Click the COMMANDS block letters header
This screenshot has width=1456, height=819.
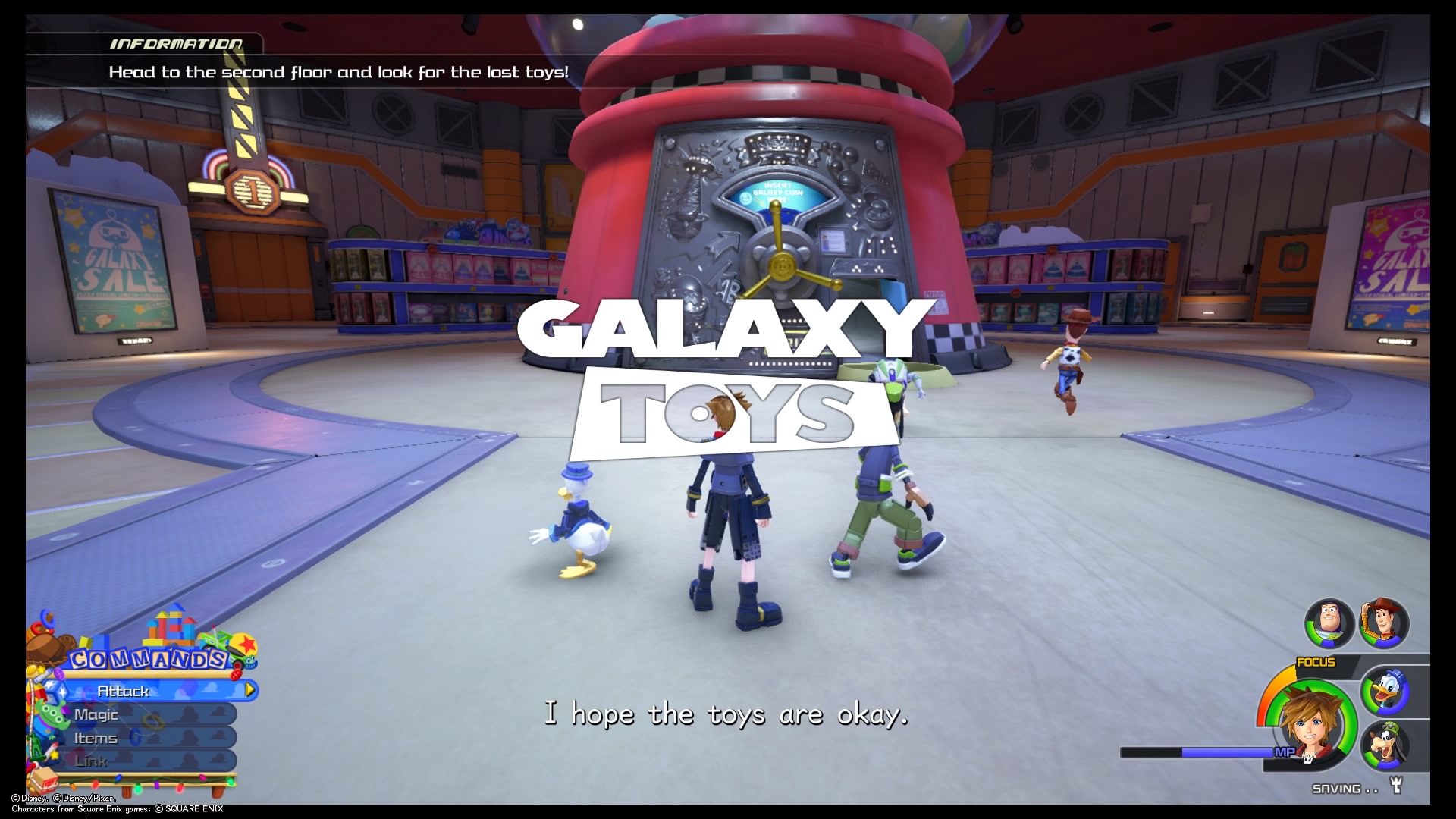(x=149, y=658)
